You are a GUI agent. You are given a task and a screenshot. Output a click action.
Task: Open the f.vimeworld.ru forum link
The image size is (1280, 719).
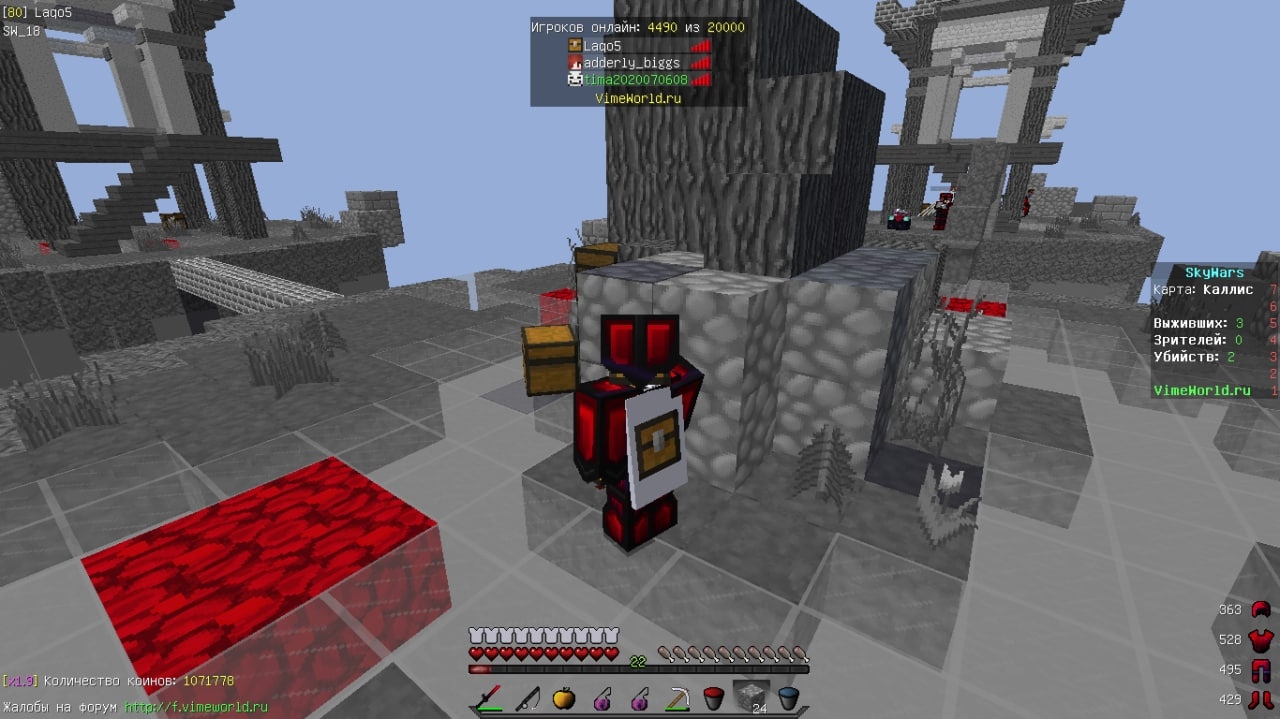(x=196, y=707)
